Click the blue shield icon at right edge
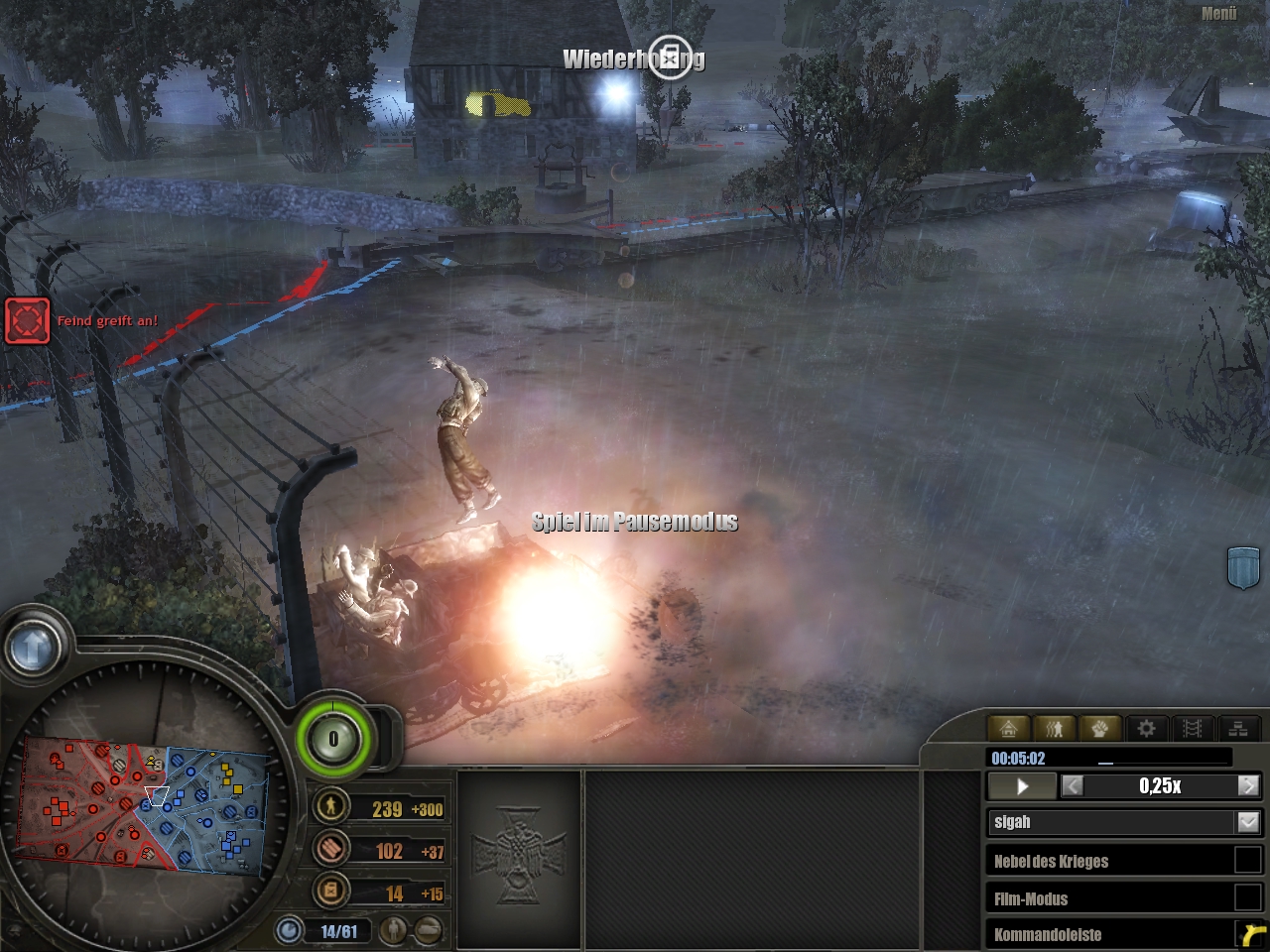The width and height of the screenshot is (1270, 952). click(x=1243, y=567)
